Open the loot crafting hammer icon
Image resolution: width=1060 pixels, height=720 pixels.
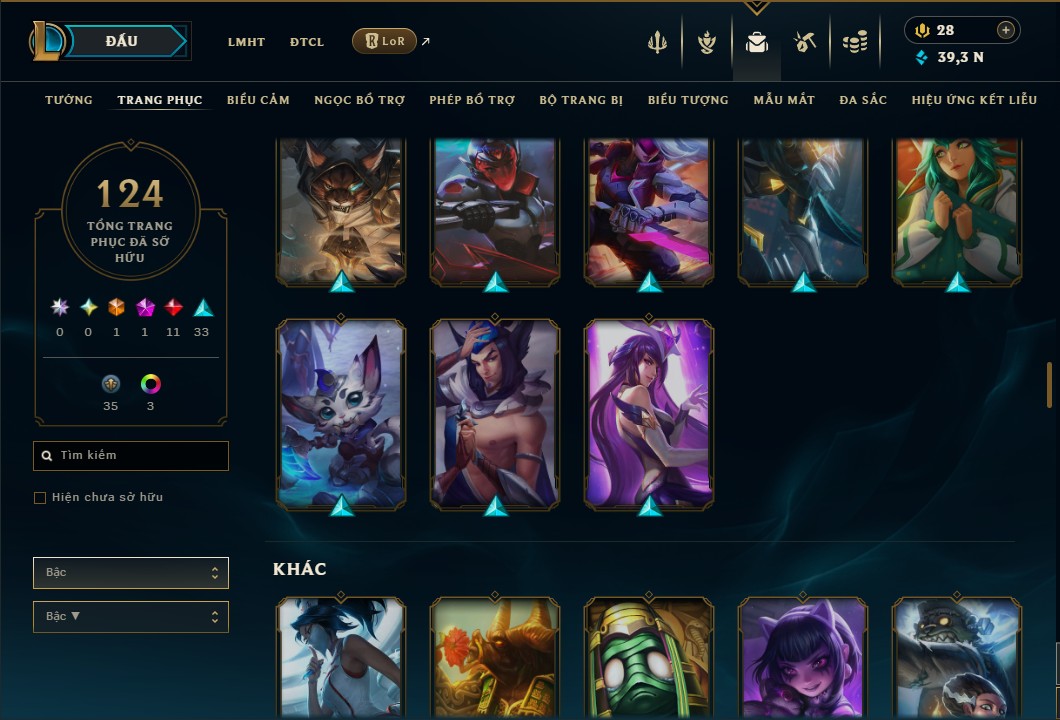pyautogui.click(x=805, y=42)
